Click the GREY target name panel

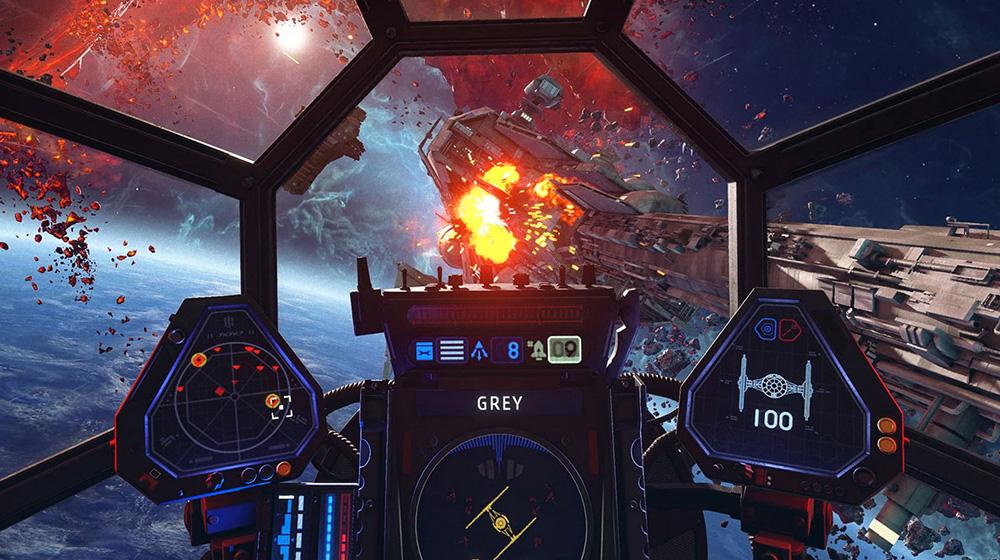pyautogui.click(x=499, y=405)
